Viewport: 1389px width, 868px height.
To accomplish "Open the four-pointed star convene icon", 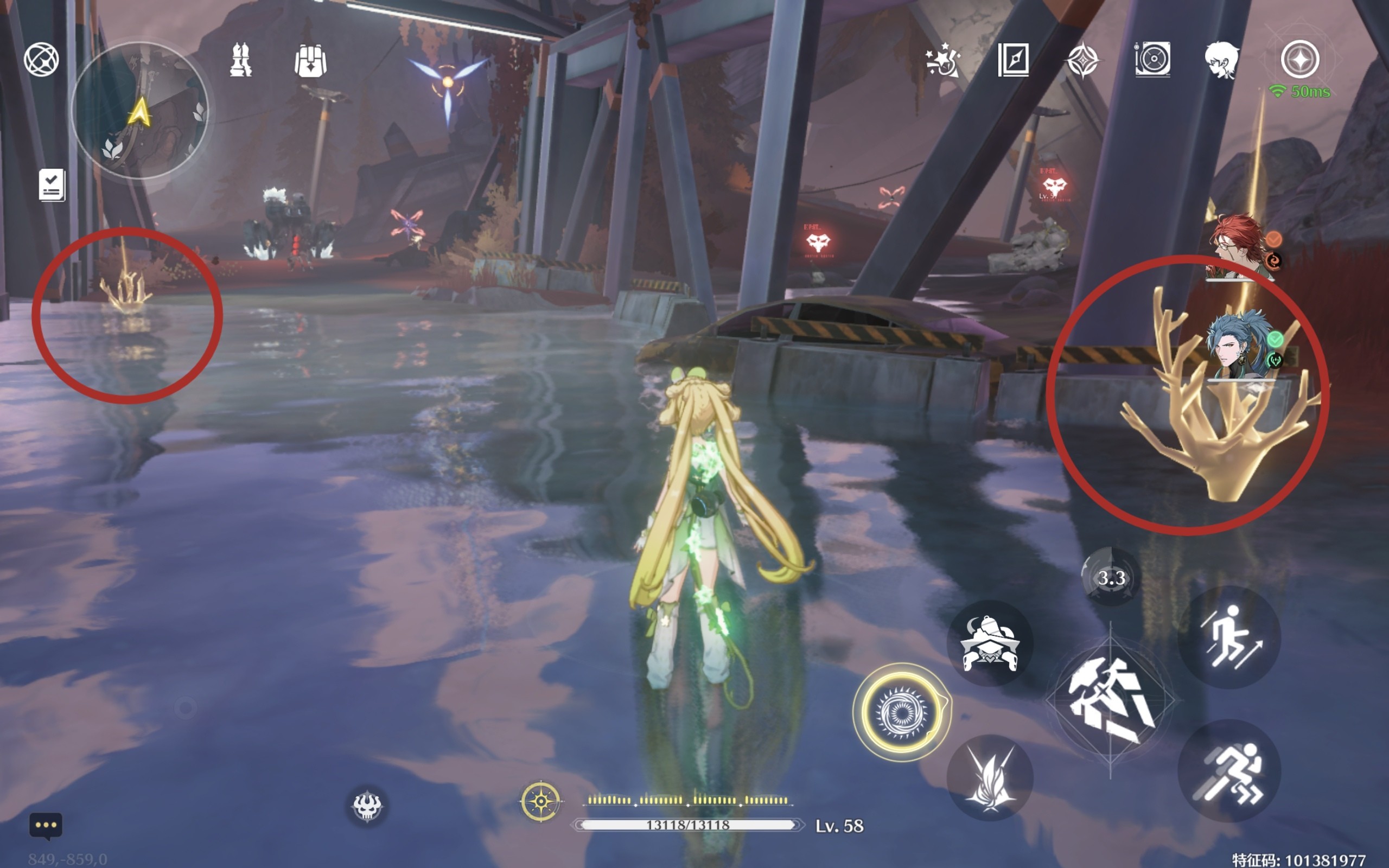I will 1082,61.
